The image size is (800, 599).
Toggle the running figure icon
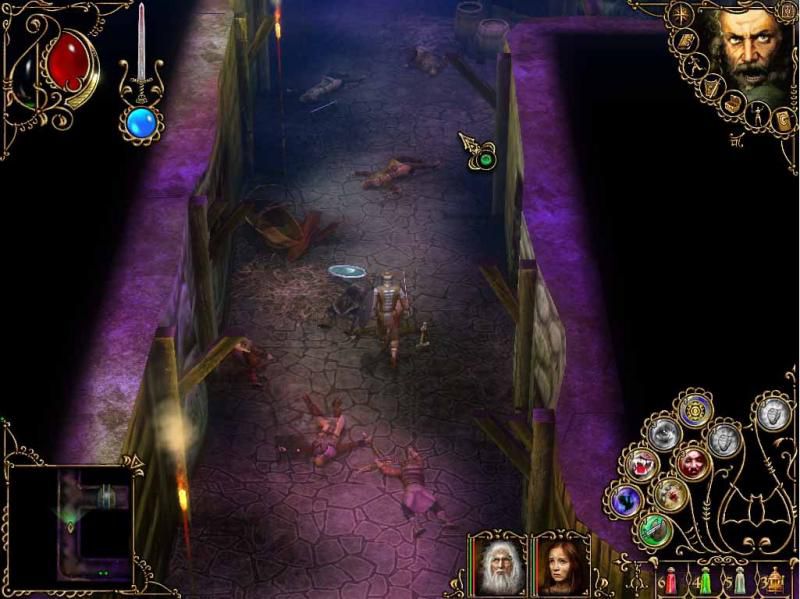tap(698, 66)
